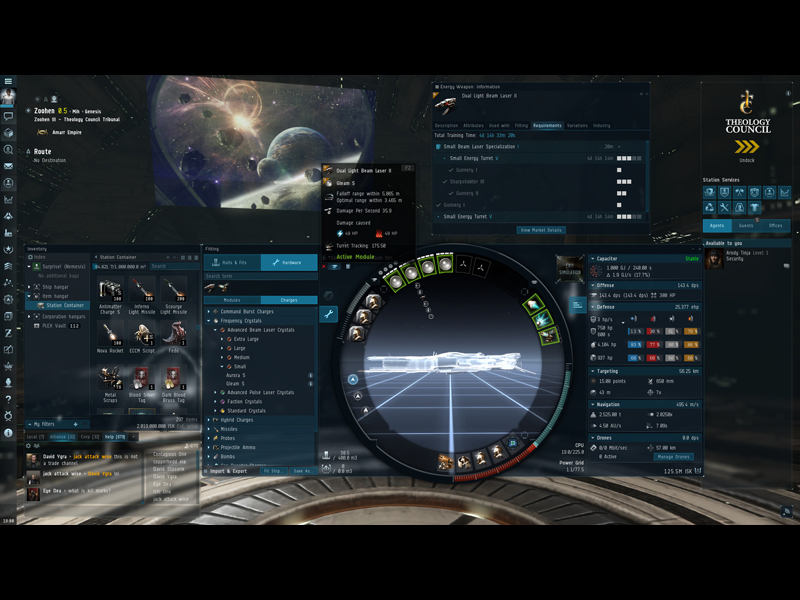Expand the Hybrid Charges category
The height and width of the screenshot is (600, 800).
click(x=237, y=420)
